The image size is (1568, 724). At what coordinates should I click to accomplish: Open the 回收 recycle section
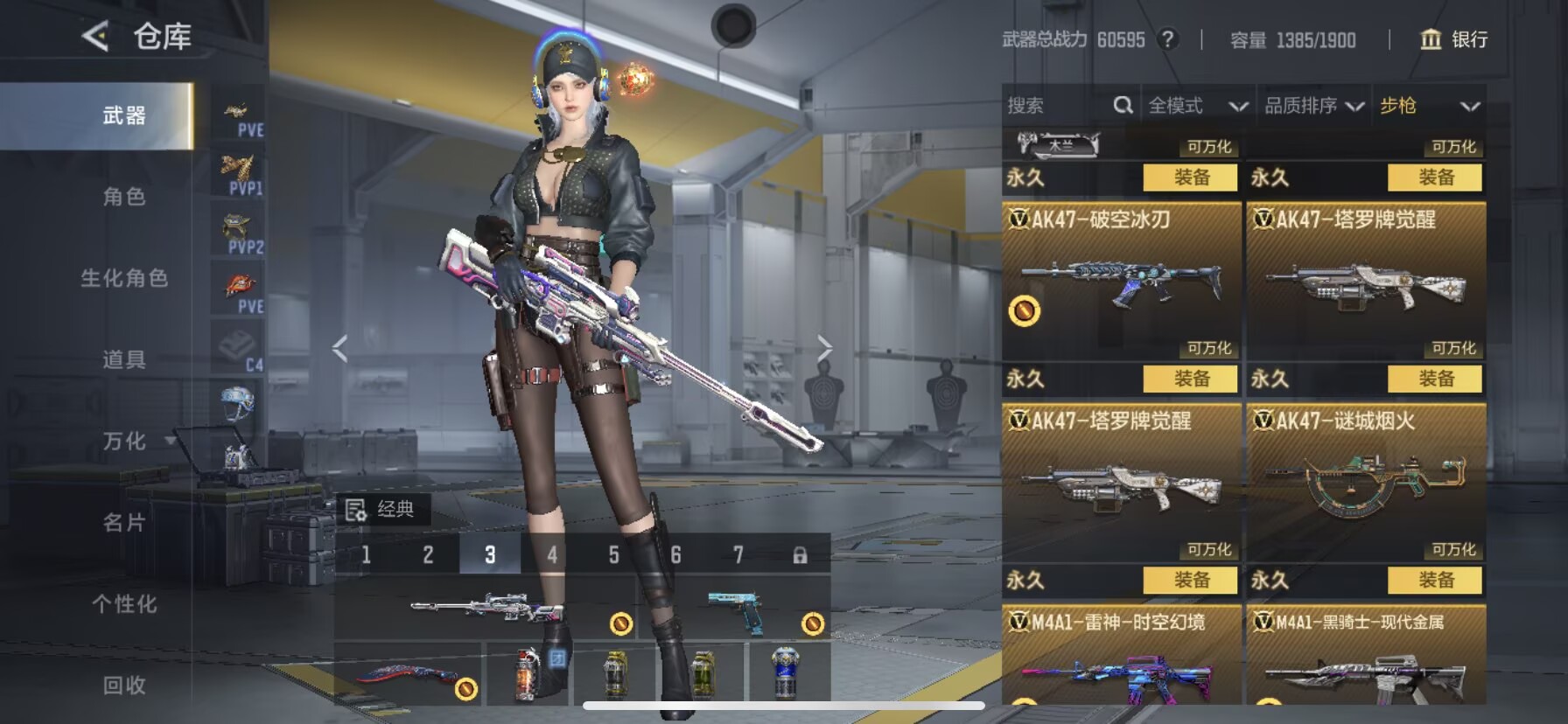124,685
